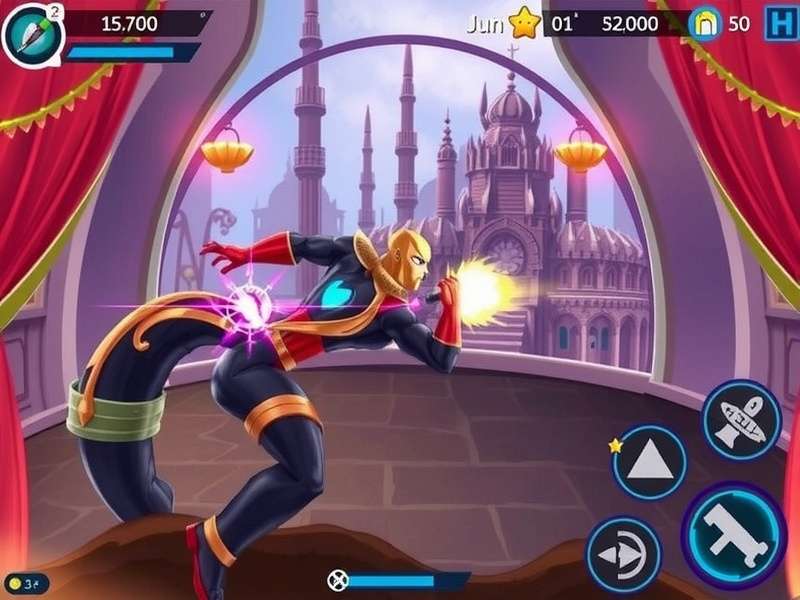
Task: Use the rocket launcher special ability
Action: (741, 420)
